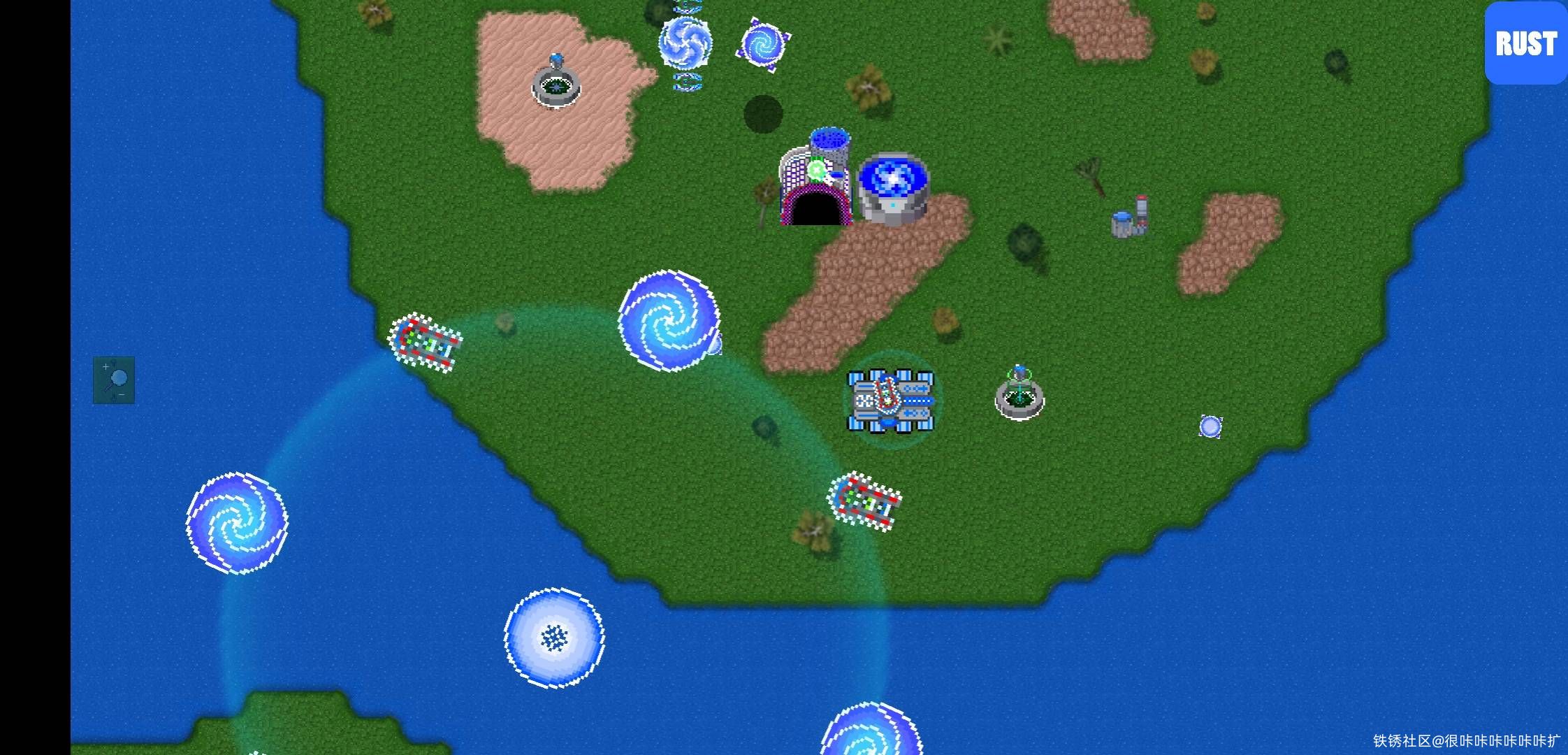1568x755 pixels.
Task: Click the zoom-in plus control
Action: click(104, 365)
